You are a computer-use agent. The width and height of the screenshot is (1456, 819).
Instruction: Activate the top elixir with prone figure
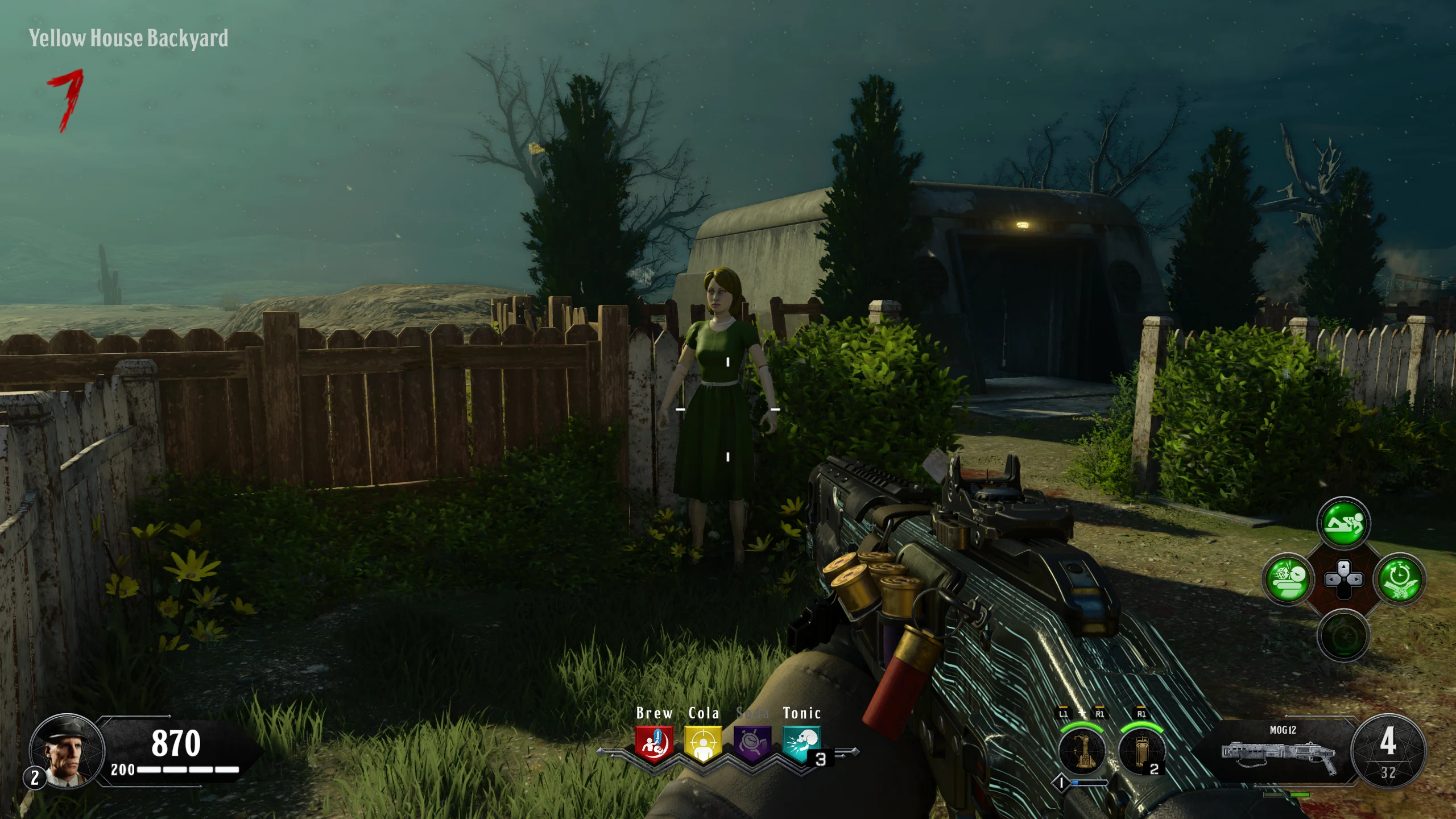pyautogui.click(x=1343, y=523)
